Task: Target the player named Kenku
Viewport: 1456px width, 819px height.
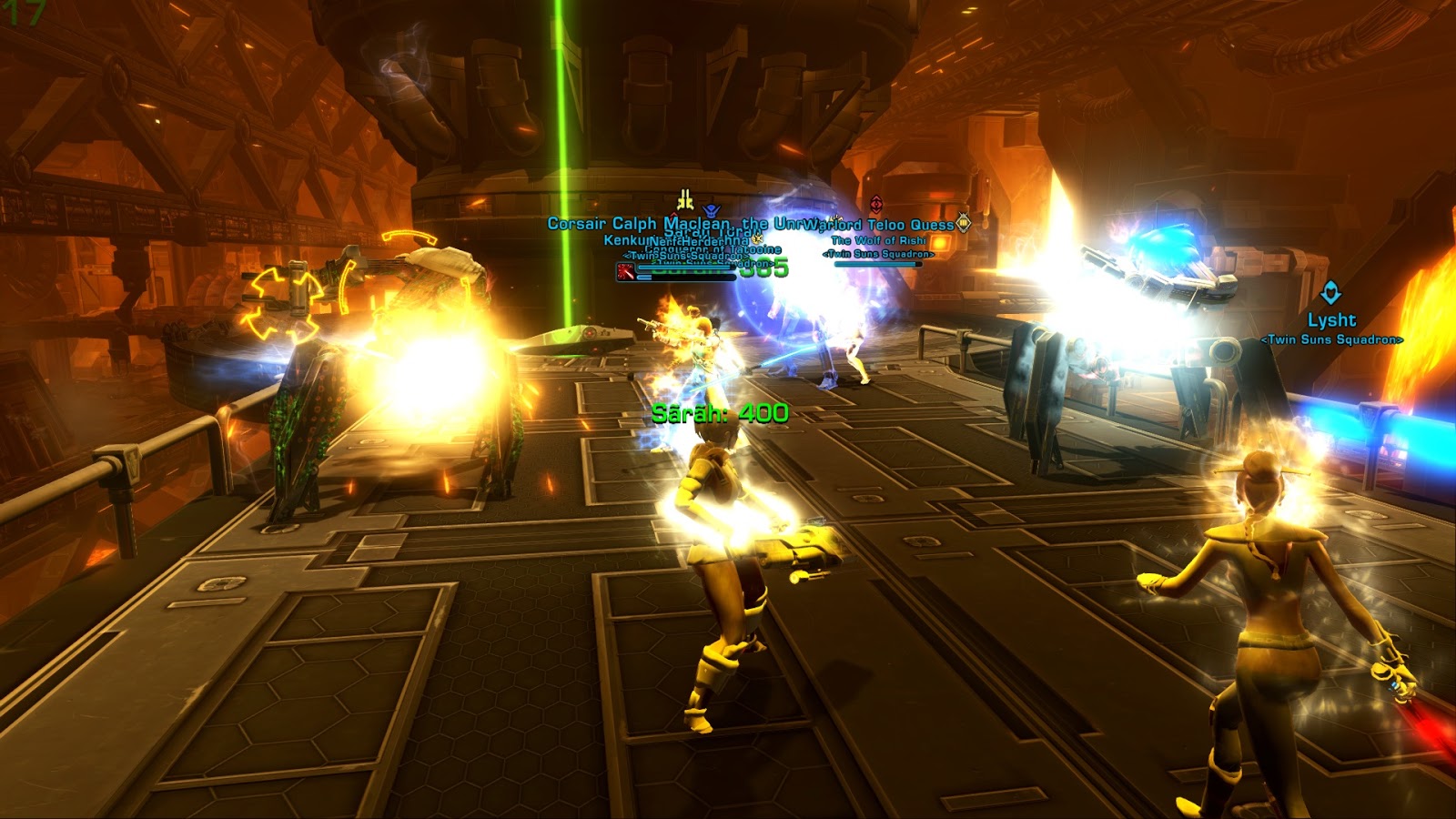Action: (619, 242)
